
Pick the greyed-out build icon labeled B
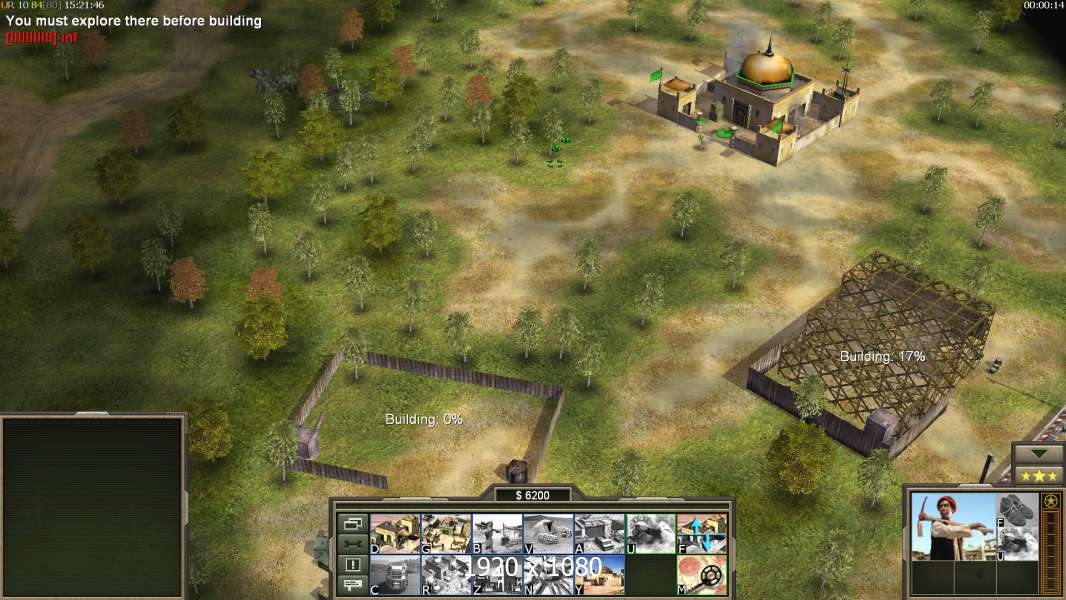[497, 534]
